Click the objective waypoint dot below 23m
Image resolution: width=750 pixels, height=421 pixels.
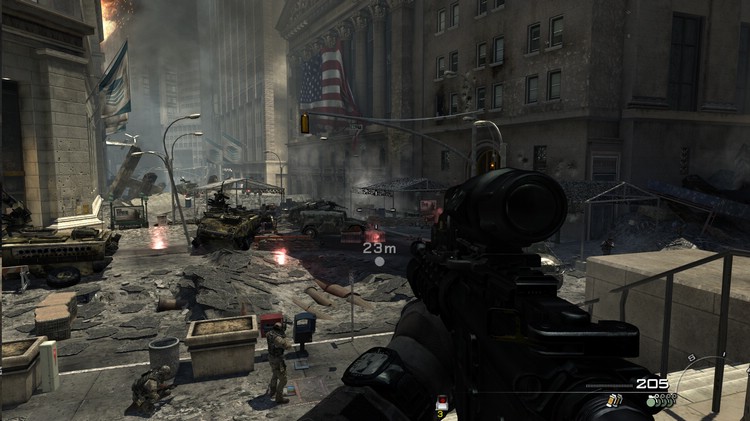pos(379,262)
